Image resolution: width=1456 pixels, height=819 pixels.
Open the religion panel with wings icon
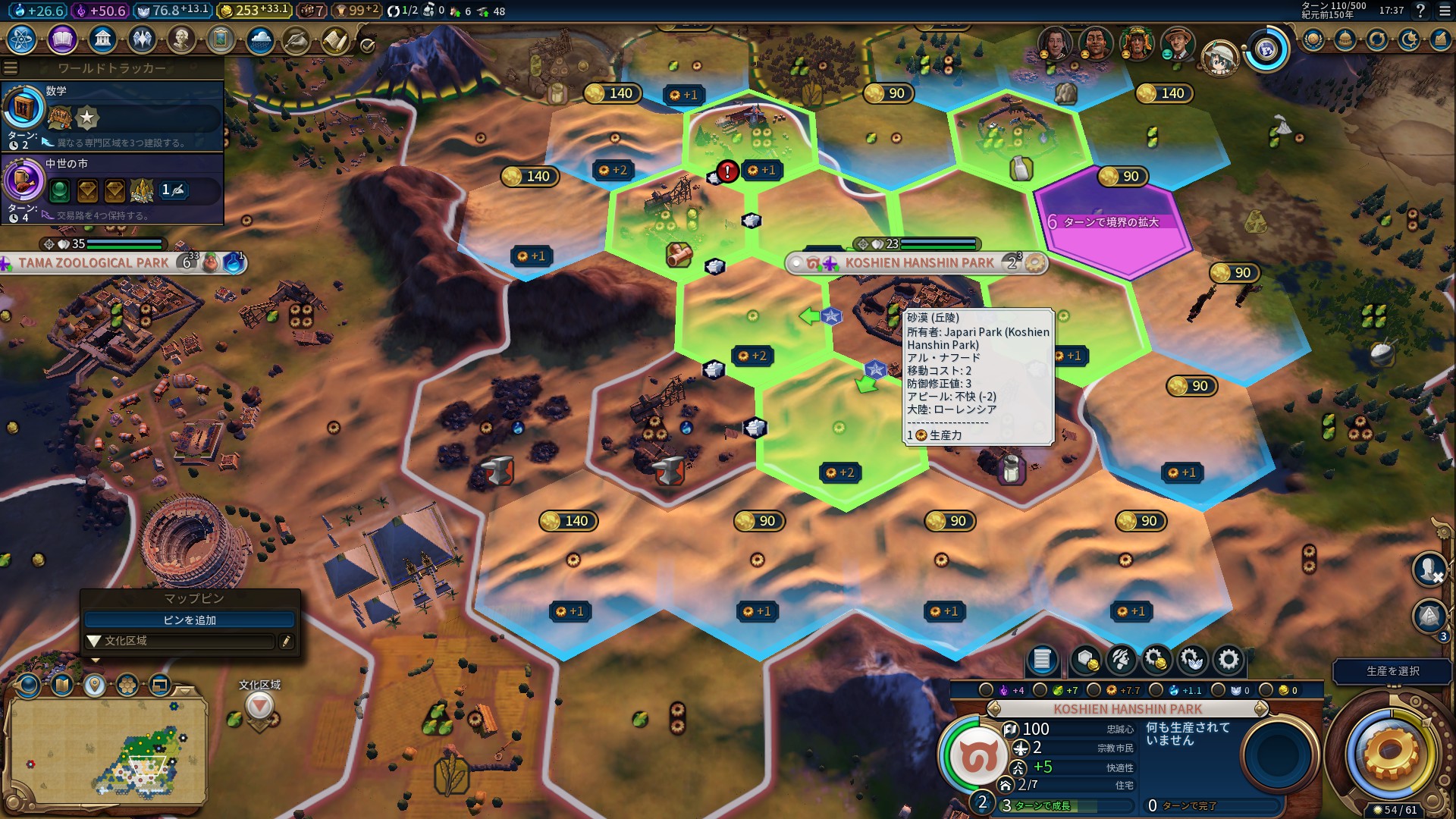tap(142, 39)
